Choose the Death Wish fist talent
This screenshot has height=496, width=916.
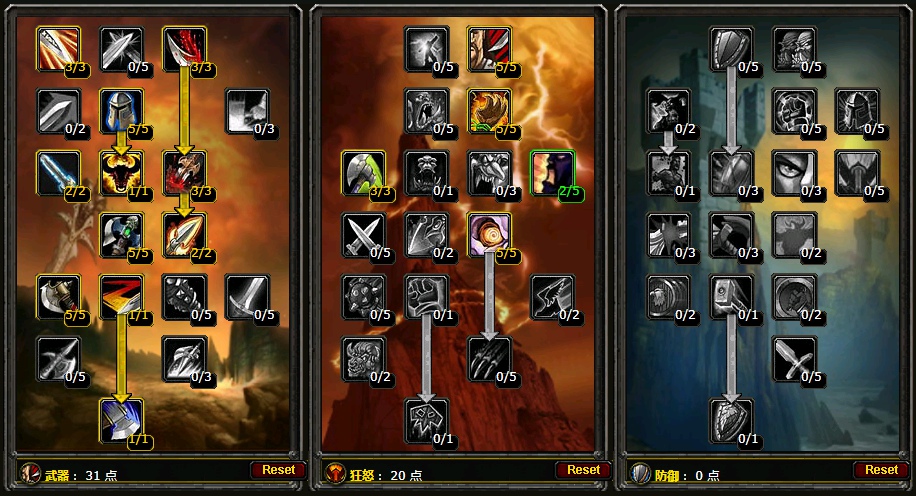click(425, 296)
